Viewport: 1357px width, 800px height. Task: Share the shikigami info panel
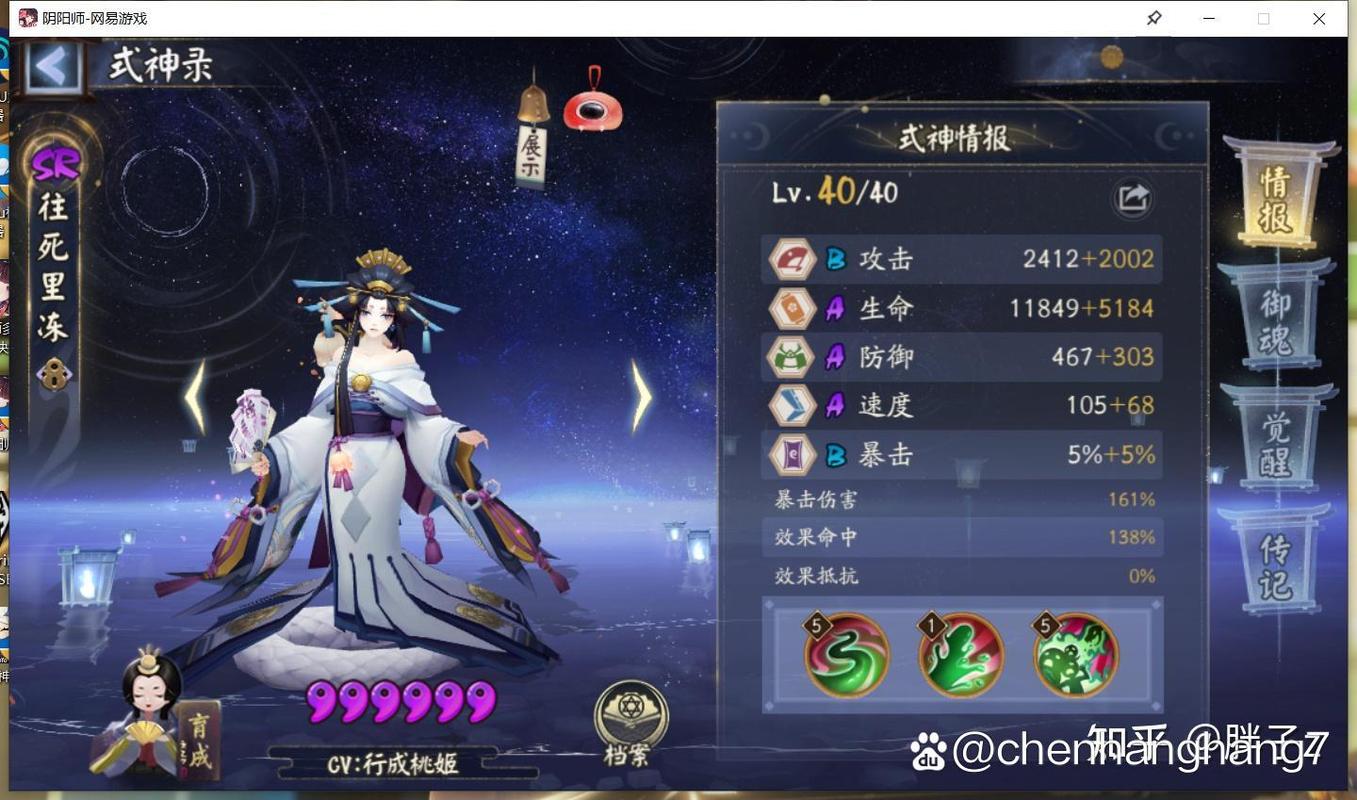coord(1131,198)
